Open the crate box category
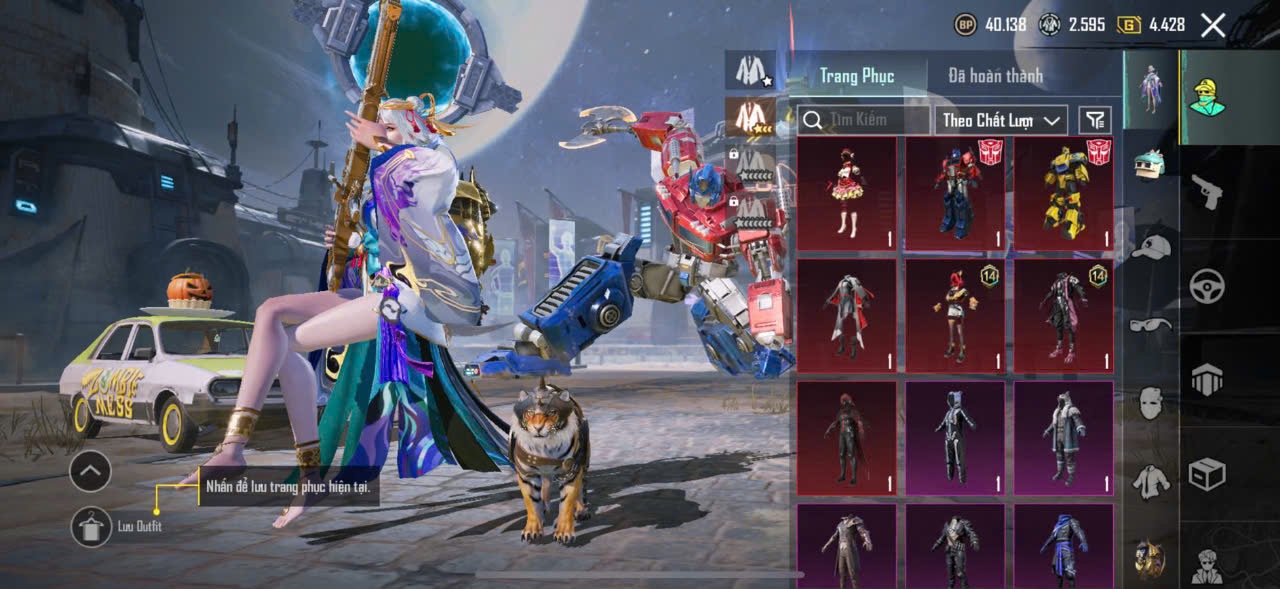 click(1208, 474)
